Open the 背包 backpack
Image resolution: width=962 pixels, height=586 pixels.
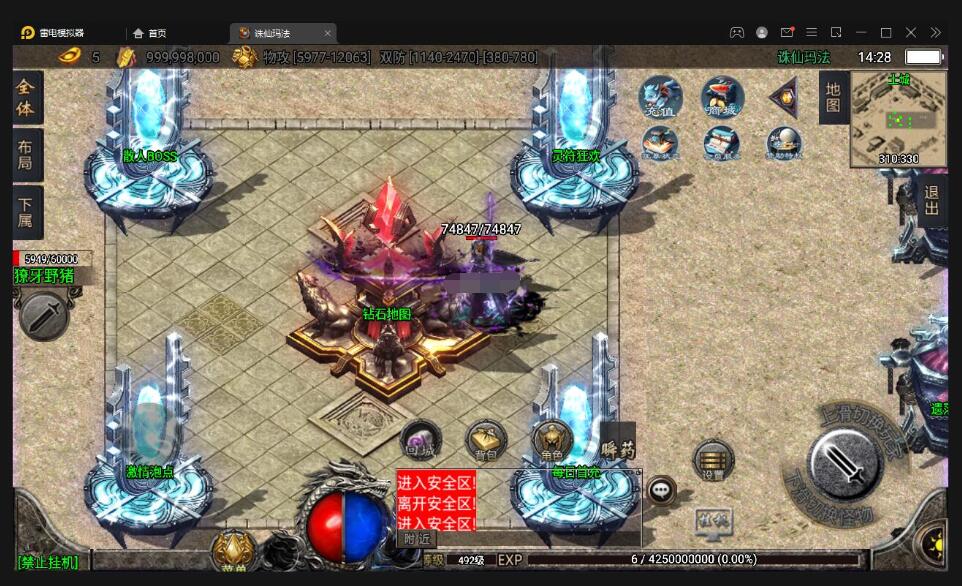(x=486, y=440)
